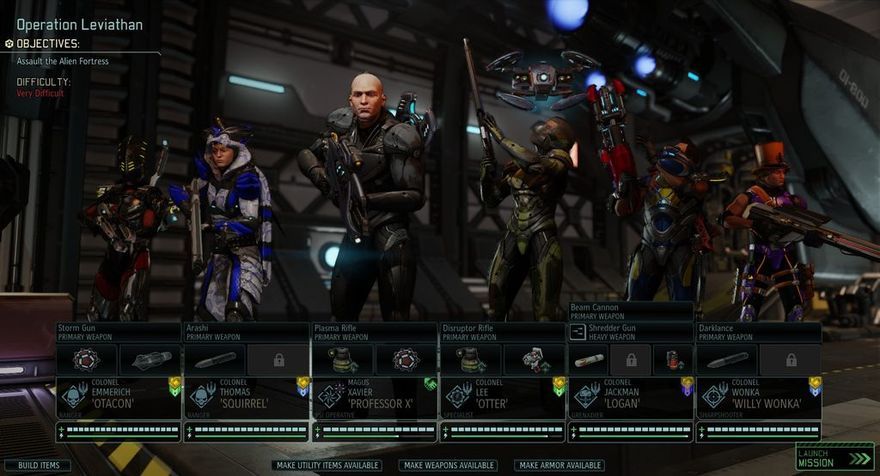Change Squirrel's Arashi primary weapon
This screenshot has width=880, height=476.
(246, 332)
